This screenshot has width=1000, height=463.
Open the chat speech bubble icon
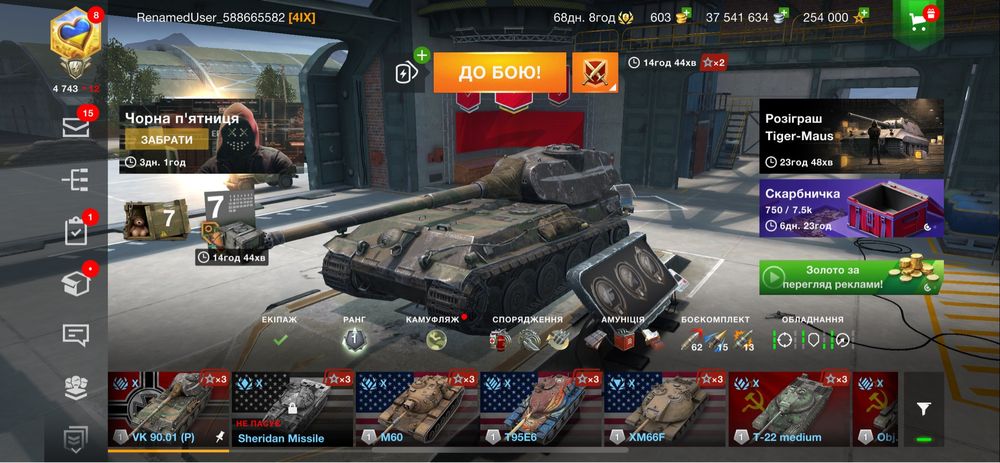[x=76, y=335]
